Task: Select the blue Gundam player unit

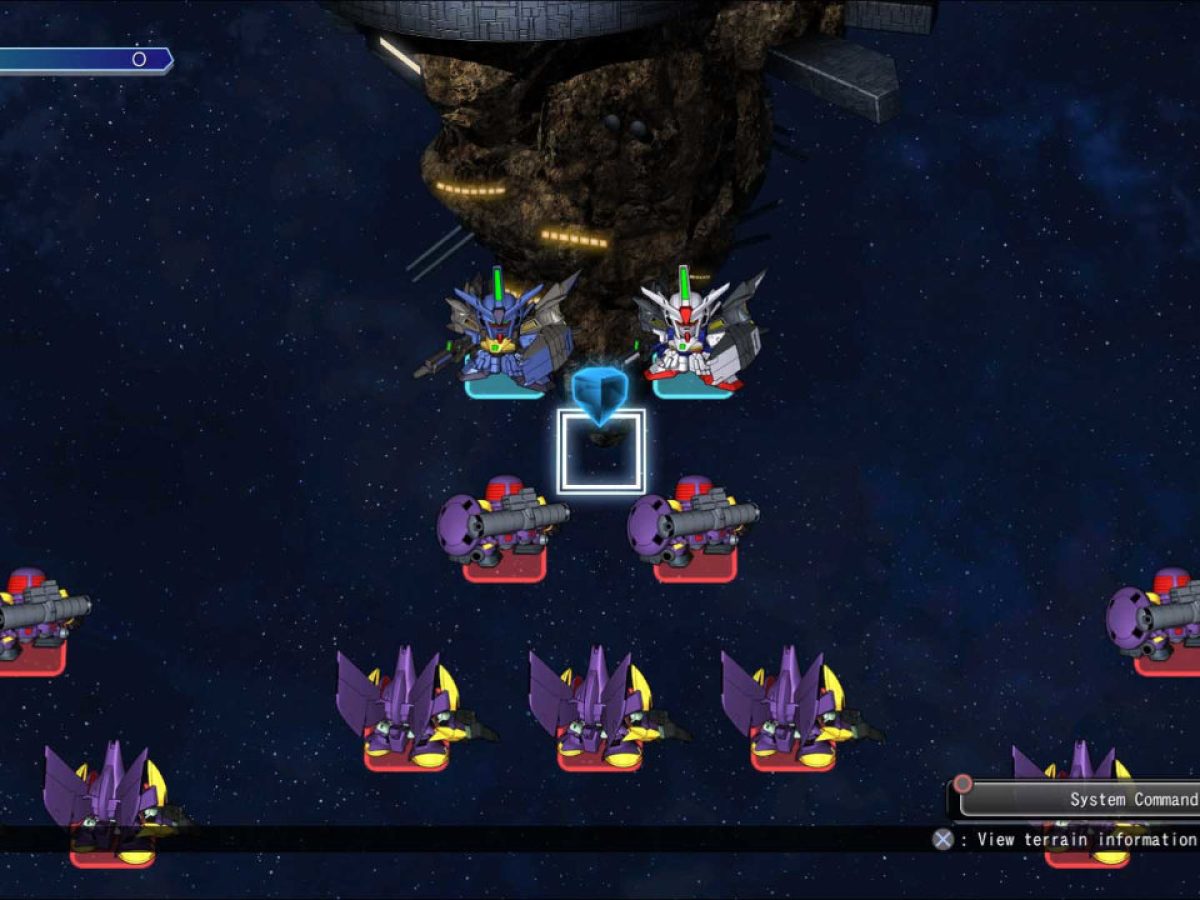Action: [507, 337]
